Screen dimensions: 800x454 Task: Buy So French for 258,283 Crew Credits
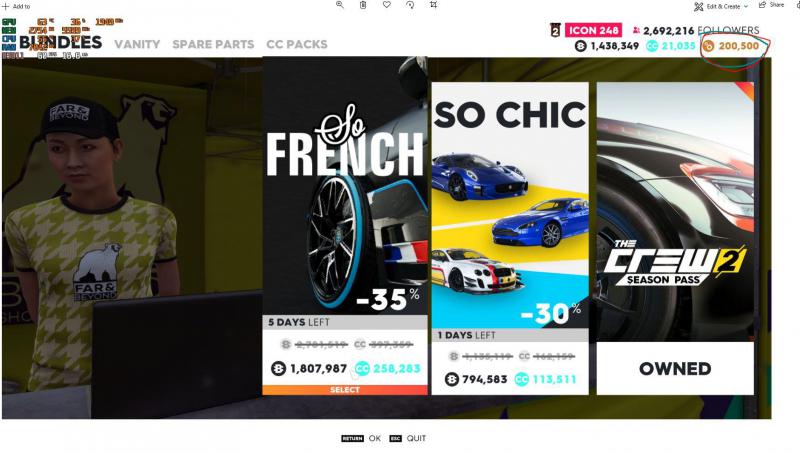click(x=388, y=369)
